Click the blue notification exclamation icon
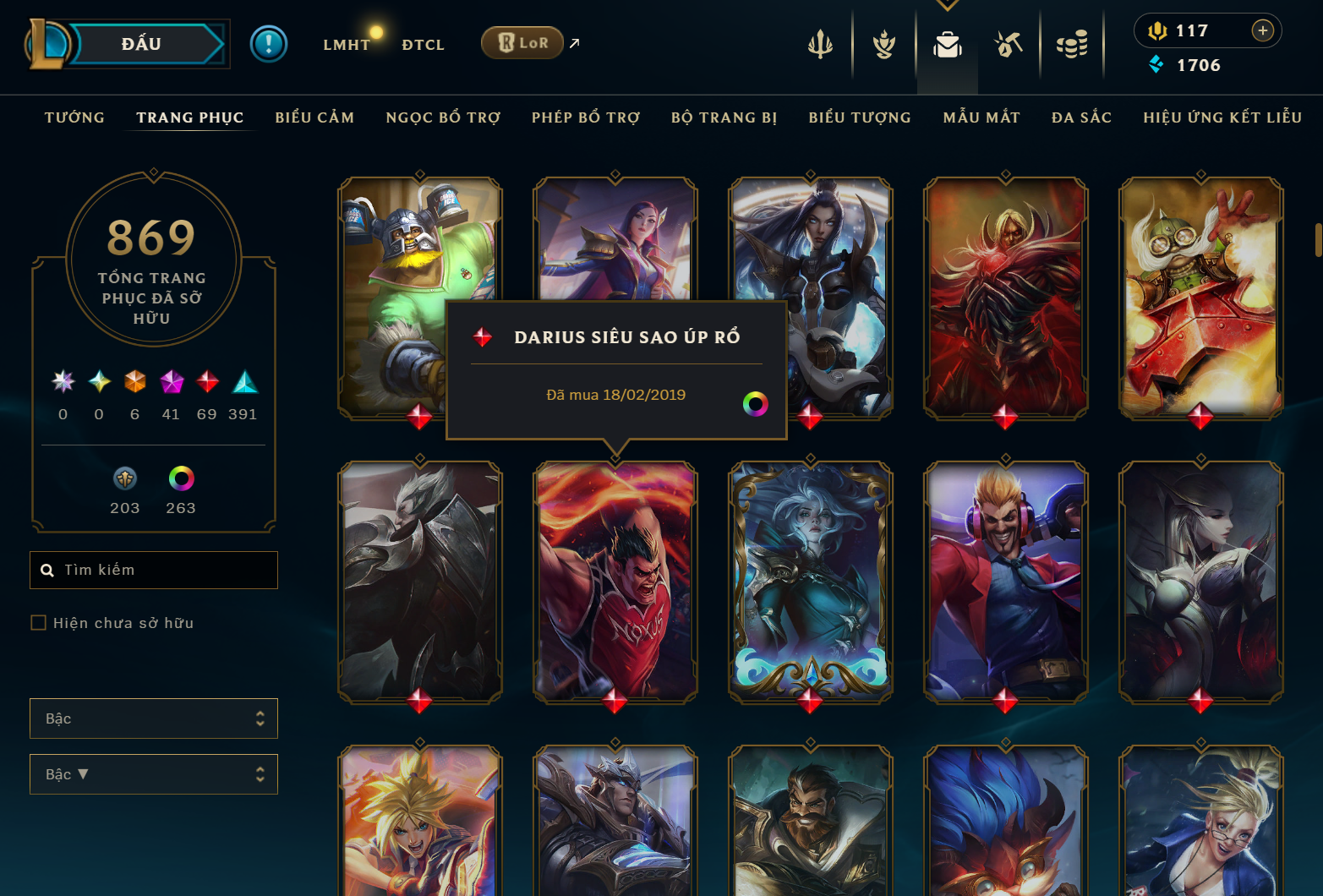This screenshot has width=1323, height=896. 269,43
